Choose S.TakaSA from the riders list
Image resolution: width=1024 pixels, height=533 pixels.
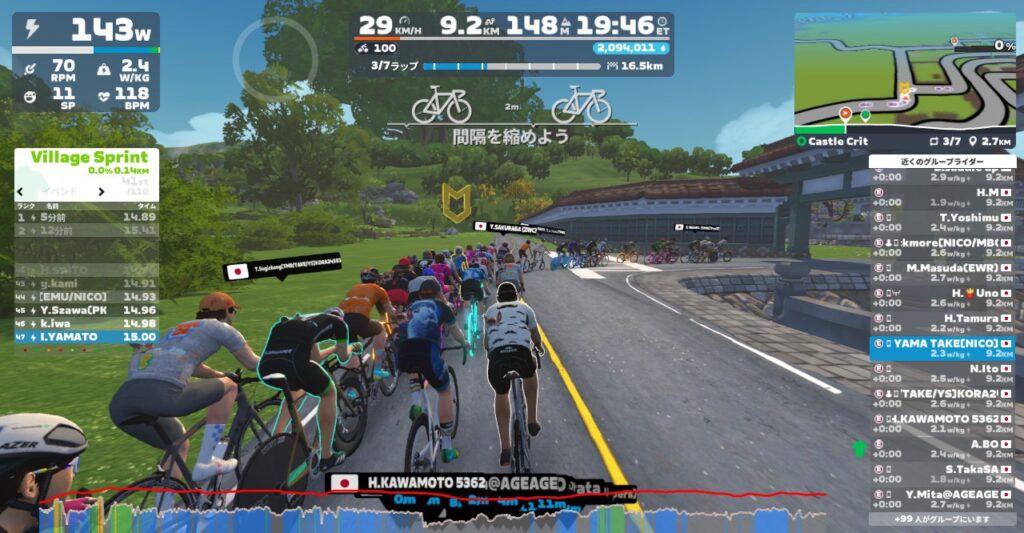(942, 474)
